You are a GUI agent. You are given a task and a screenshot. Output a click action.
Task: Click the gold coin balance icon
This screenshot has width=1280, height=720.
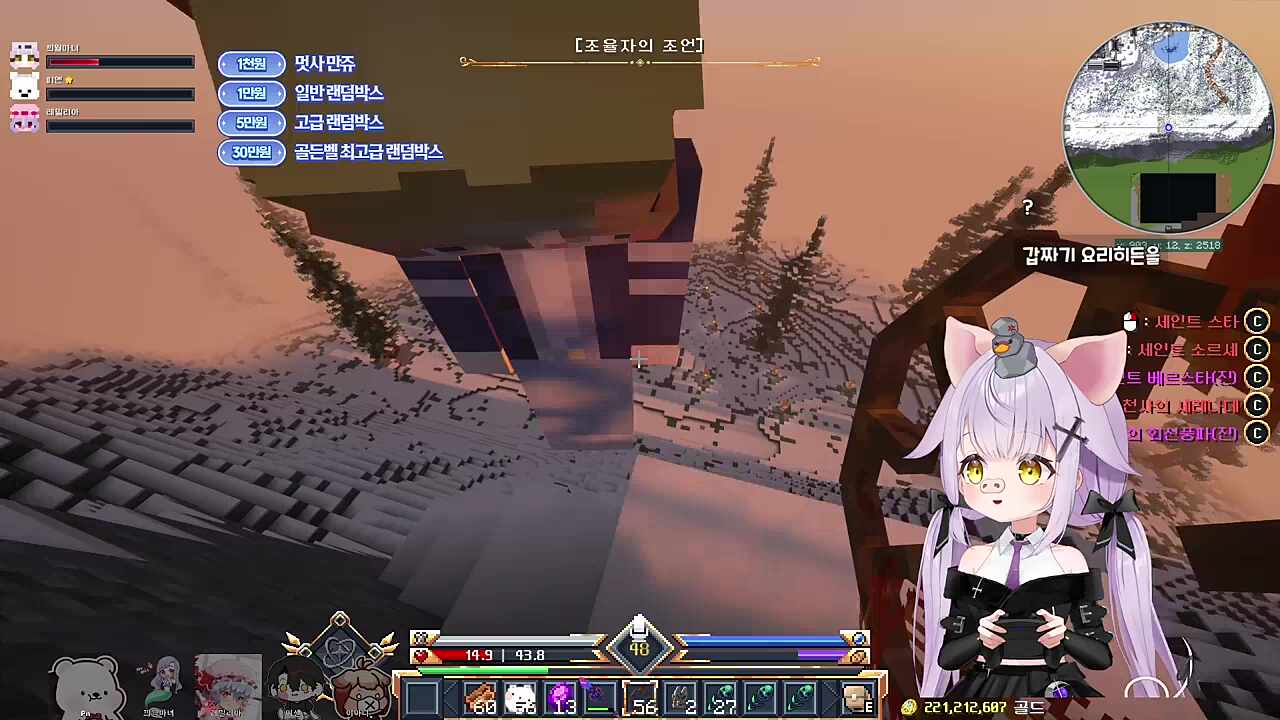(909, 707)
